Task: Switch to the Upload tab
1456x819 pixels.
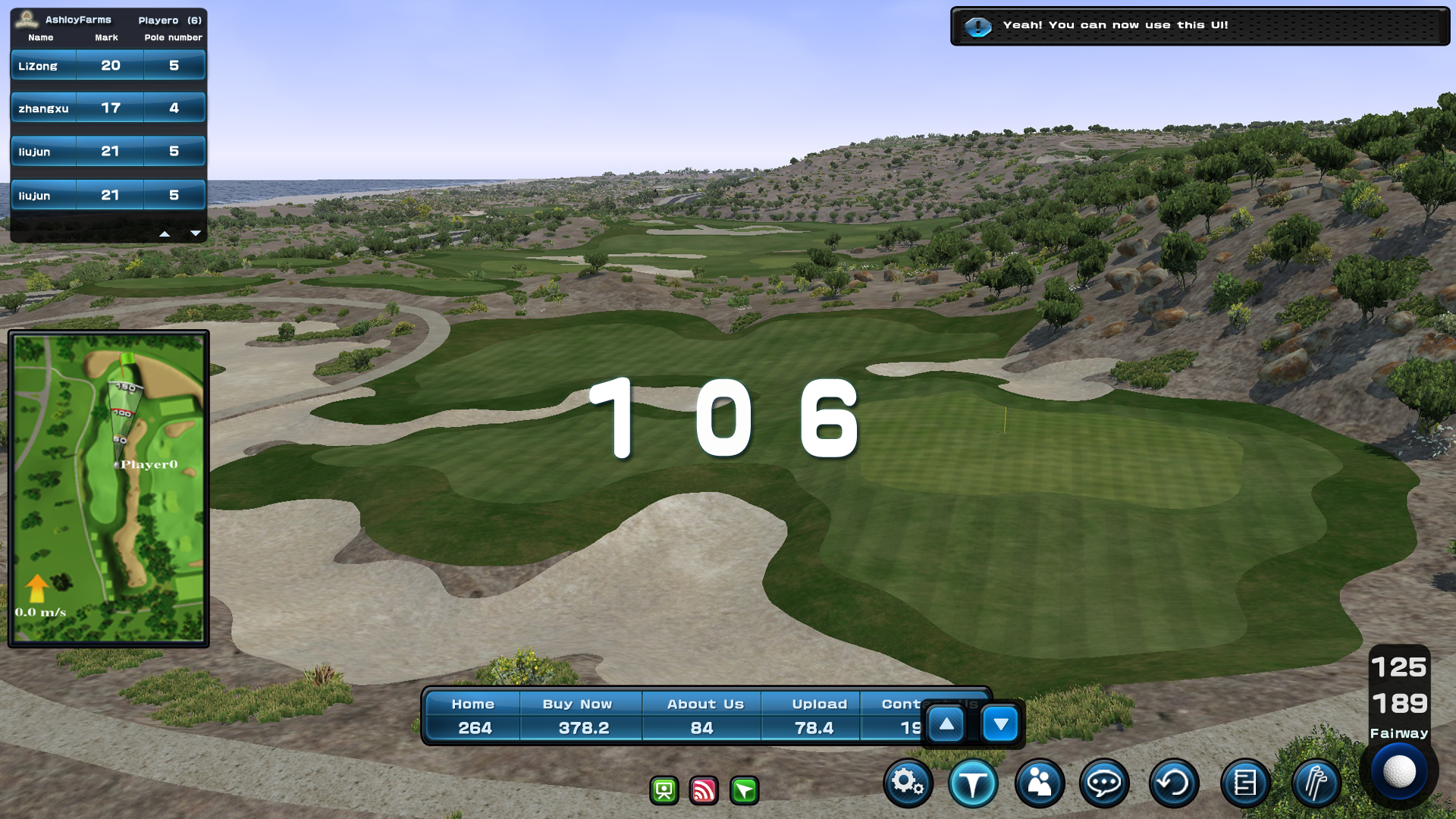Action: (819, 704)
